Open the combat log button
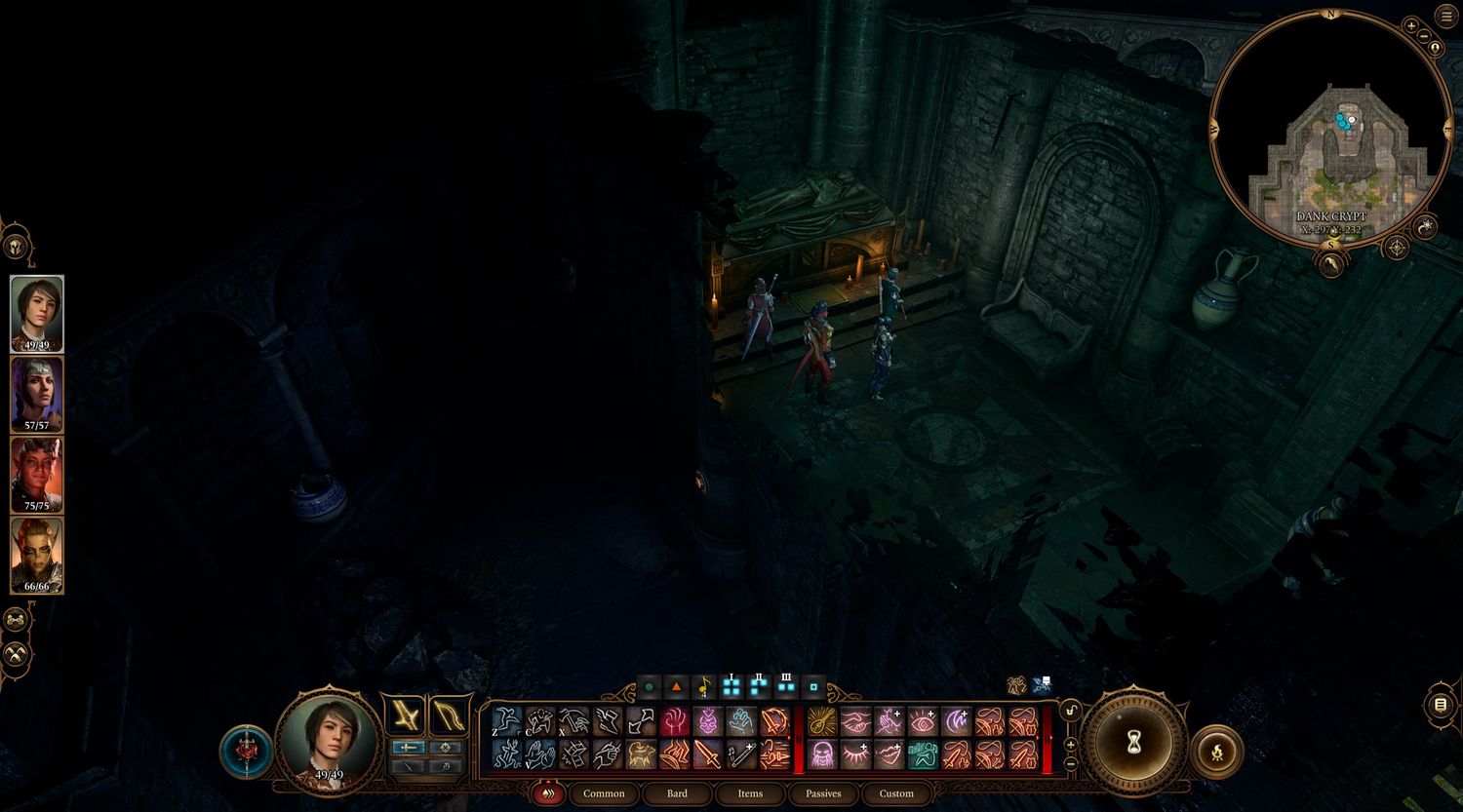This screenshot has height=812, width=1463. 1441,704
